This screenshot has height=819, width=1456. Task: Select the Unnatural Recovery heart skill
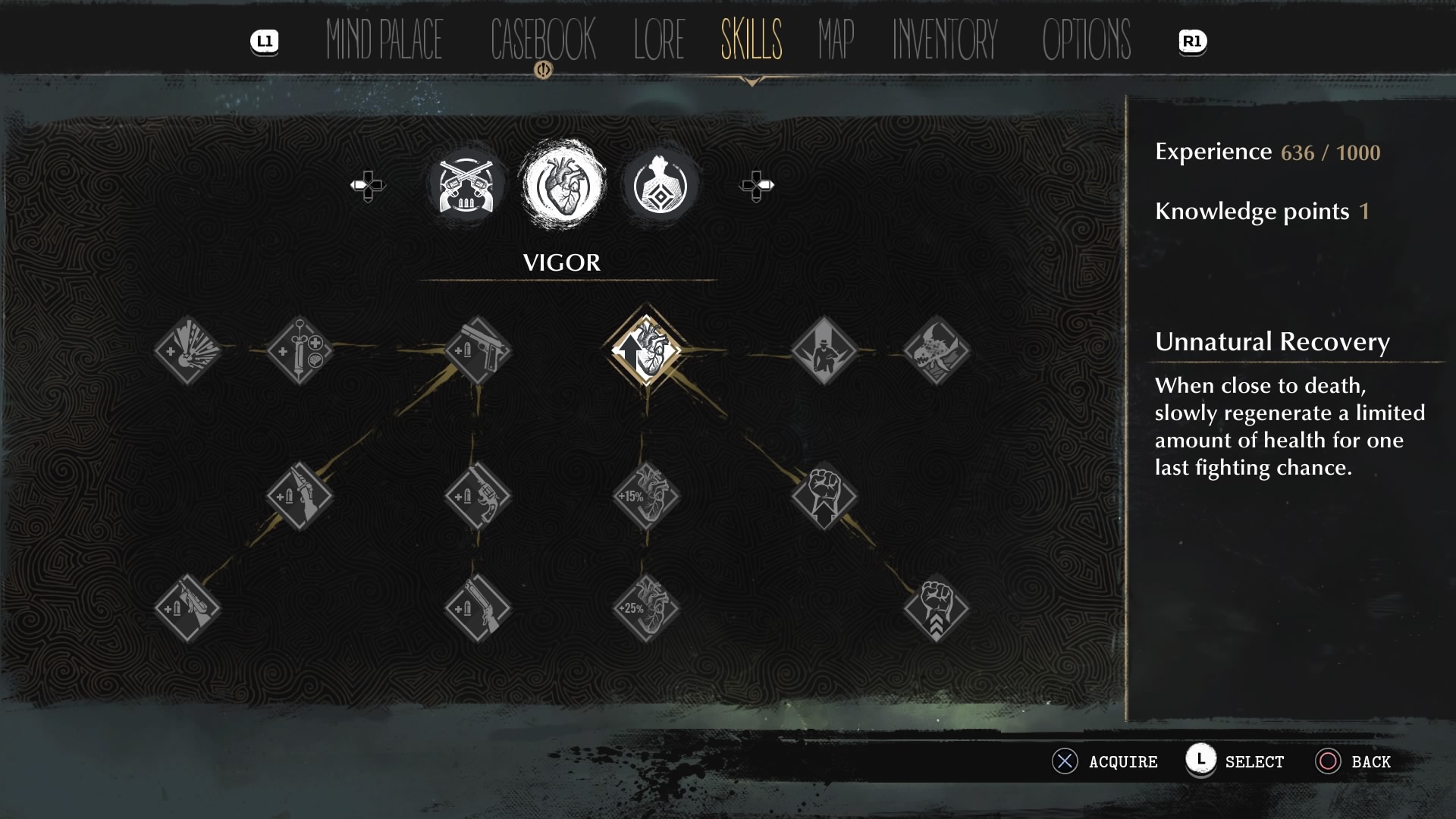[646, 350]
